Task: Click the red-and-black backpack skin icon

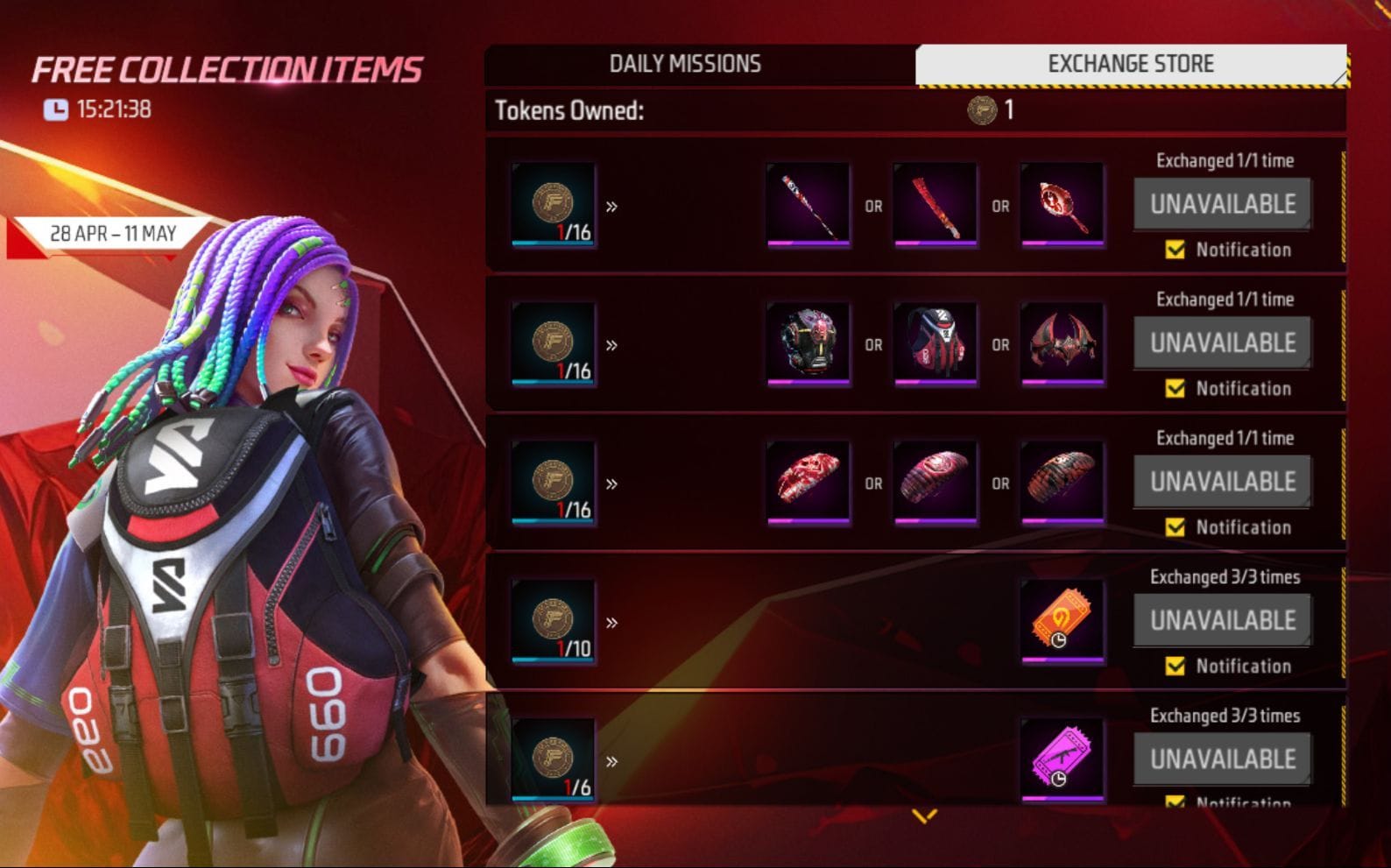Action: (934, 343)
